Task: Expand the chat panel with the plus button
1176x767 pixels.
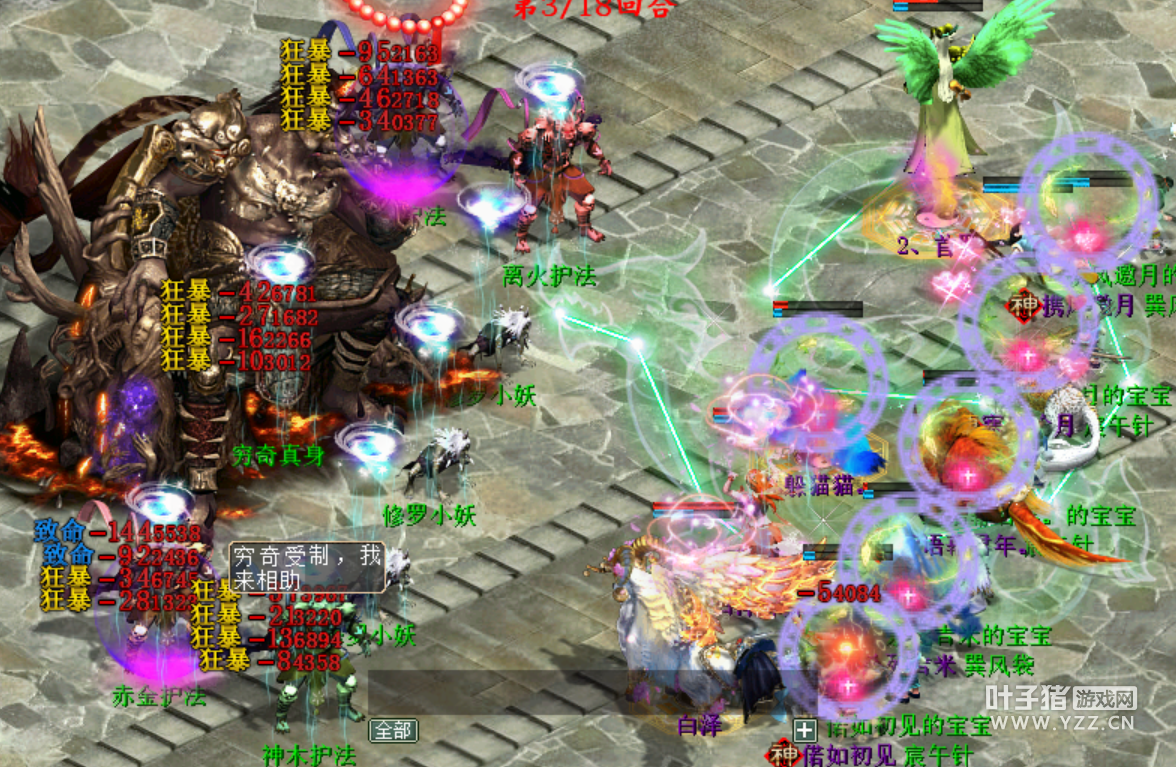Action: pos(804,730)
